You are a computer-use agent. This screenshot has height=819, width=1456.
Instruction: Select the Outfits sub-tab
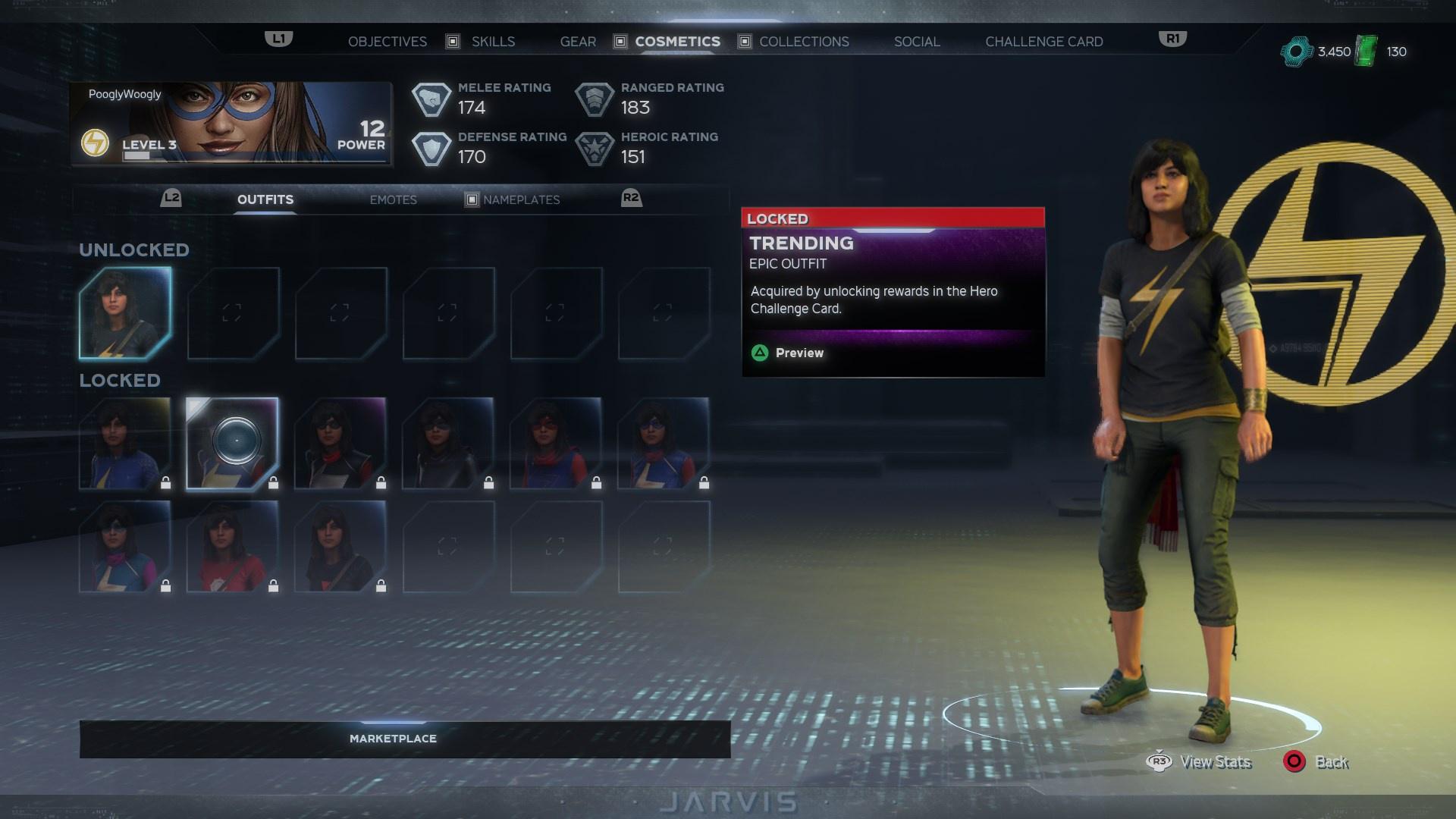click(x=265, y=199)
